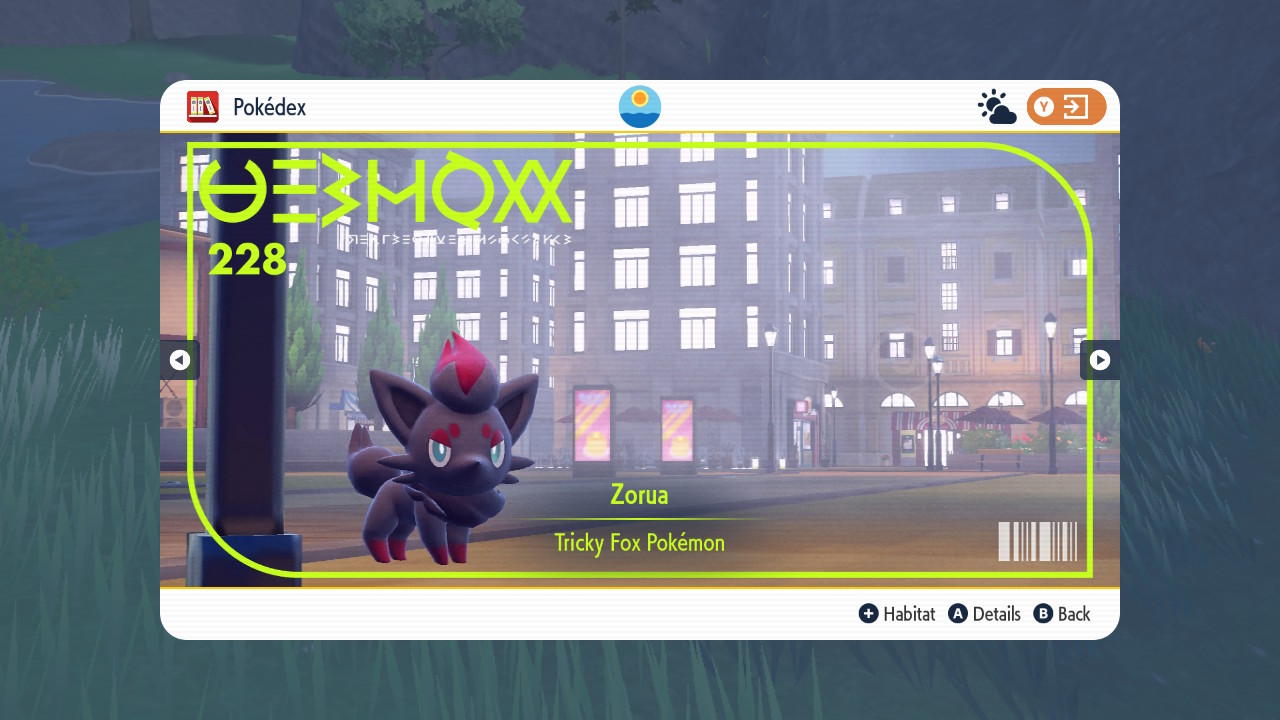Click the Zorua name text
The image size is (1280, 720).
(x=639, y=495)
